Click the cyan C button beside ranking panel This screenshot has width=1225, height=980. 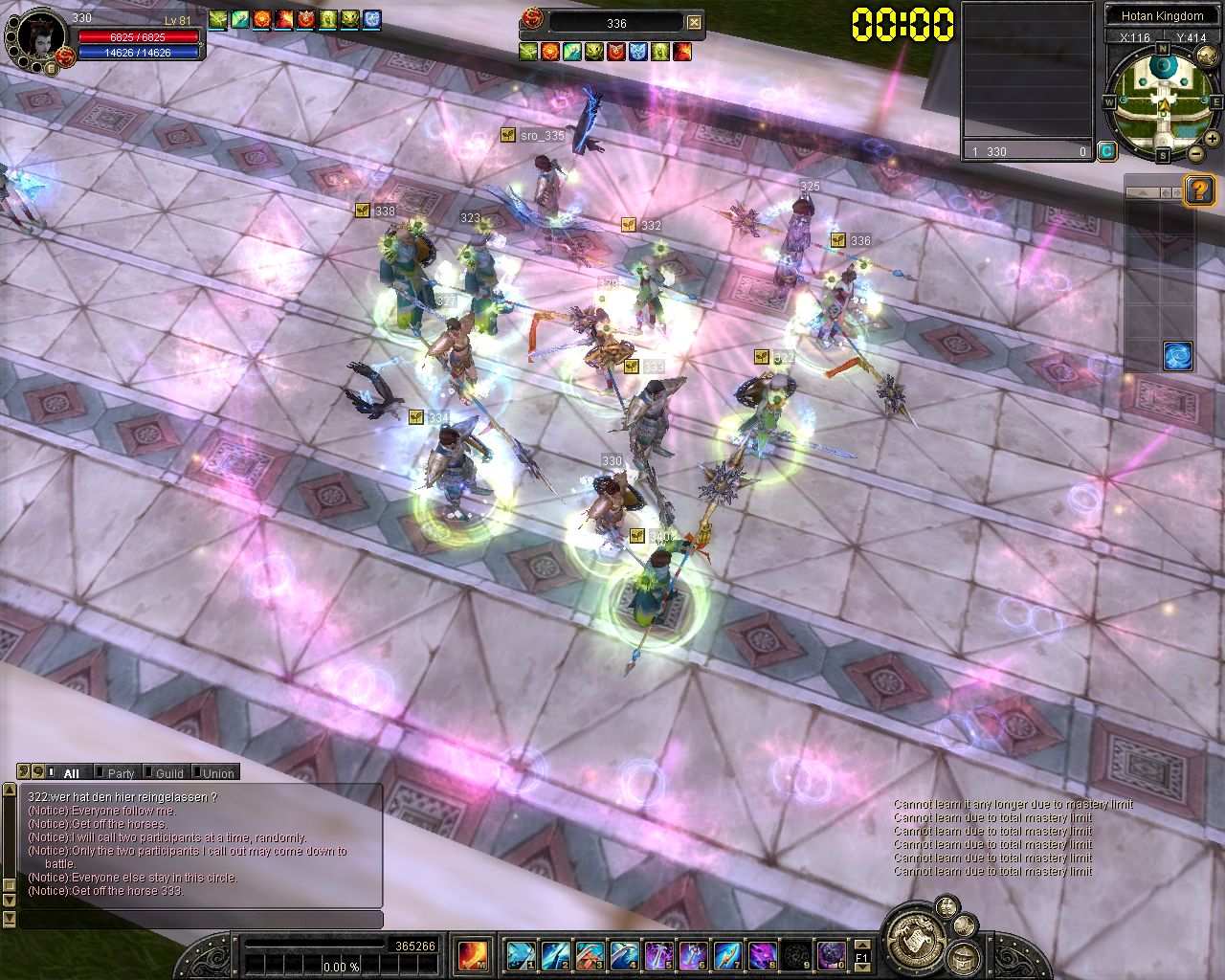1106,150
